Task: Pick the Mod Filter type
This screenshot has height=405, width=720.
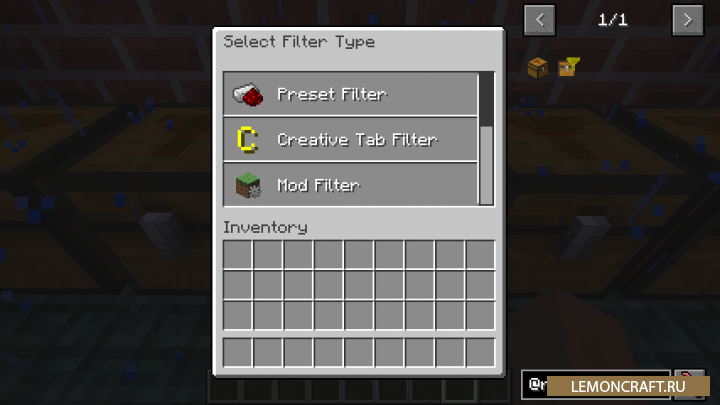Action: click(350, 184)
